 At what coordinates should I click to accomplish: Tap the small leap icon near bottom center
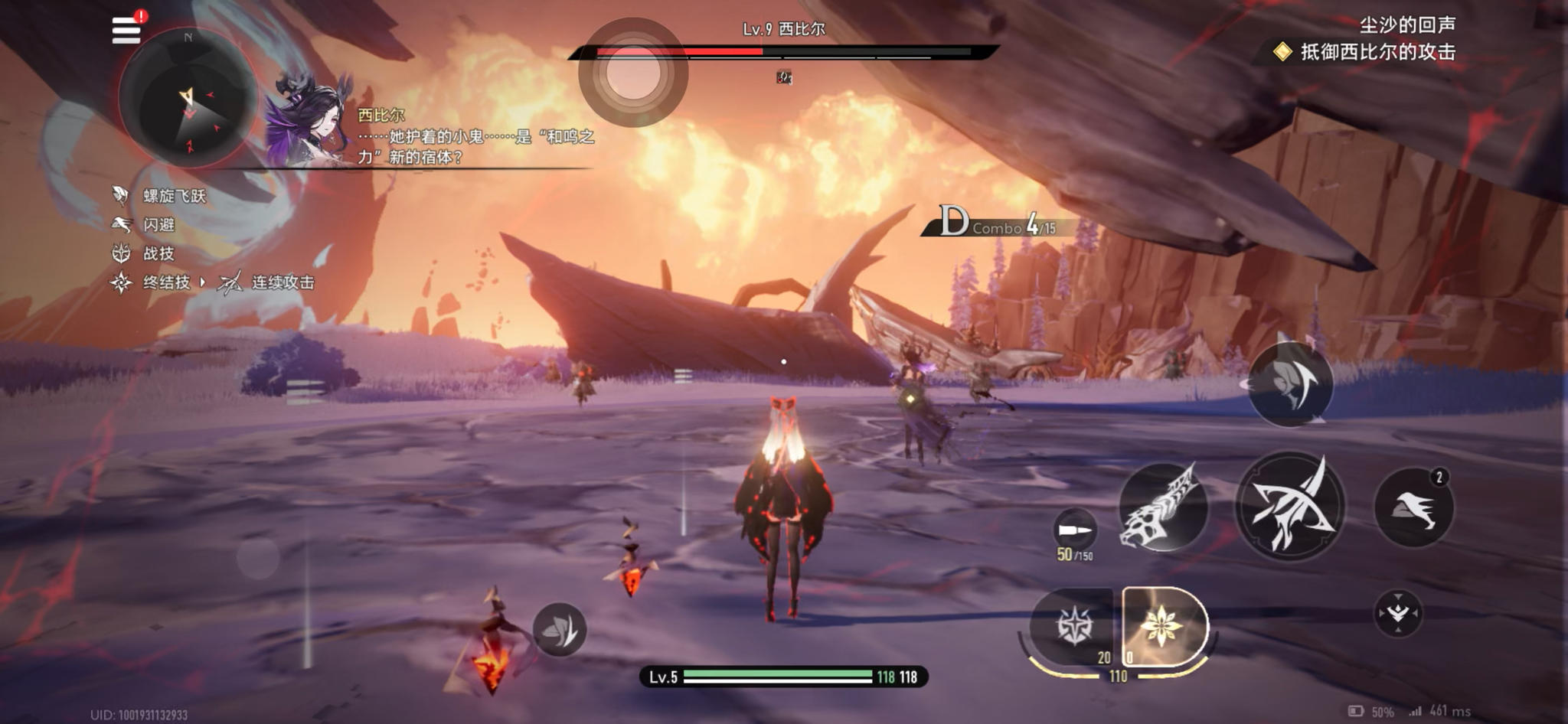[560, 629]
